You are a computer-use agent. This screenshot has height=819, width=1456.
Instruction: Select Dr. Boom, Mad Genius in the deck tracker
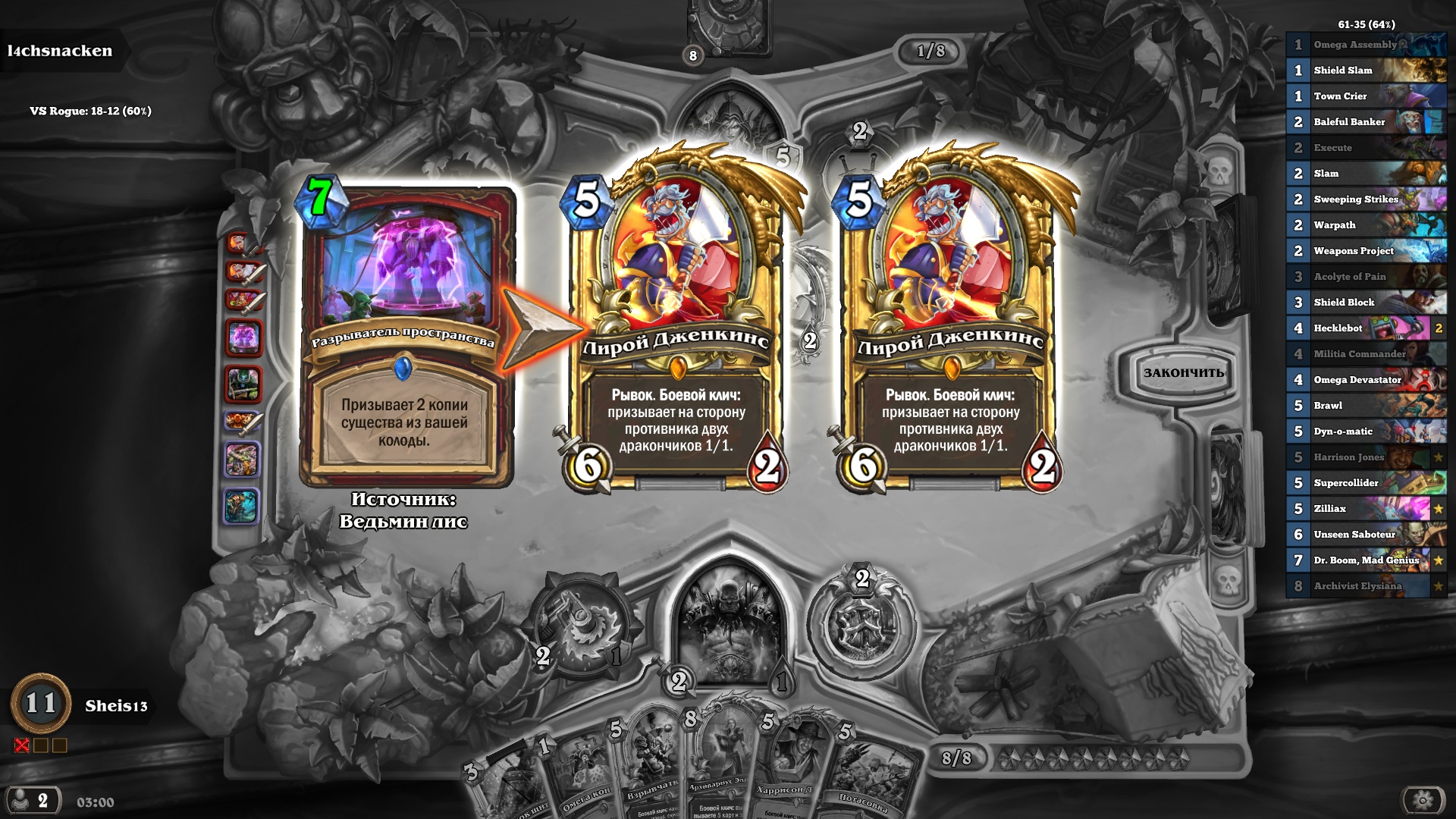[1365, 560]
